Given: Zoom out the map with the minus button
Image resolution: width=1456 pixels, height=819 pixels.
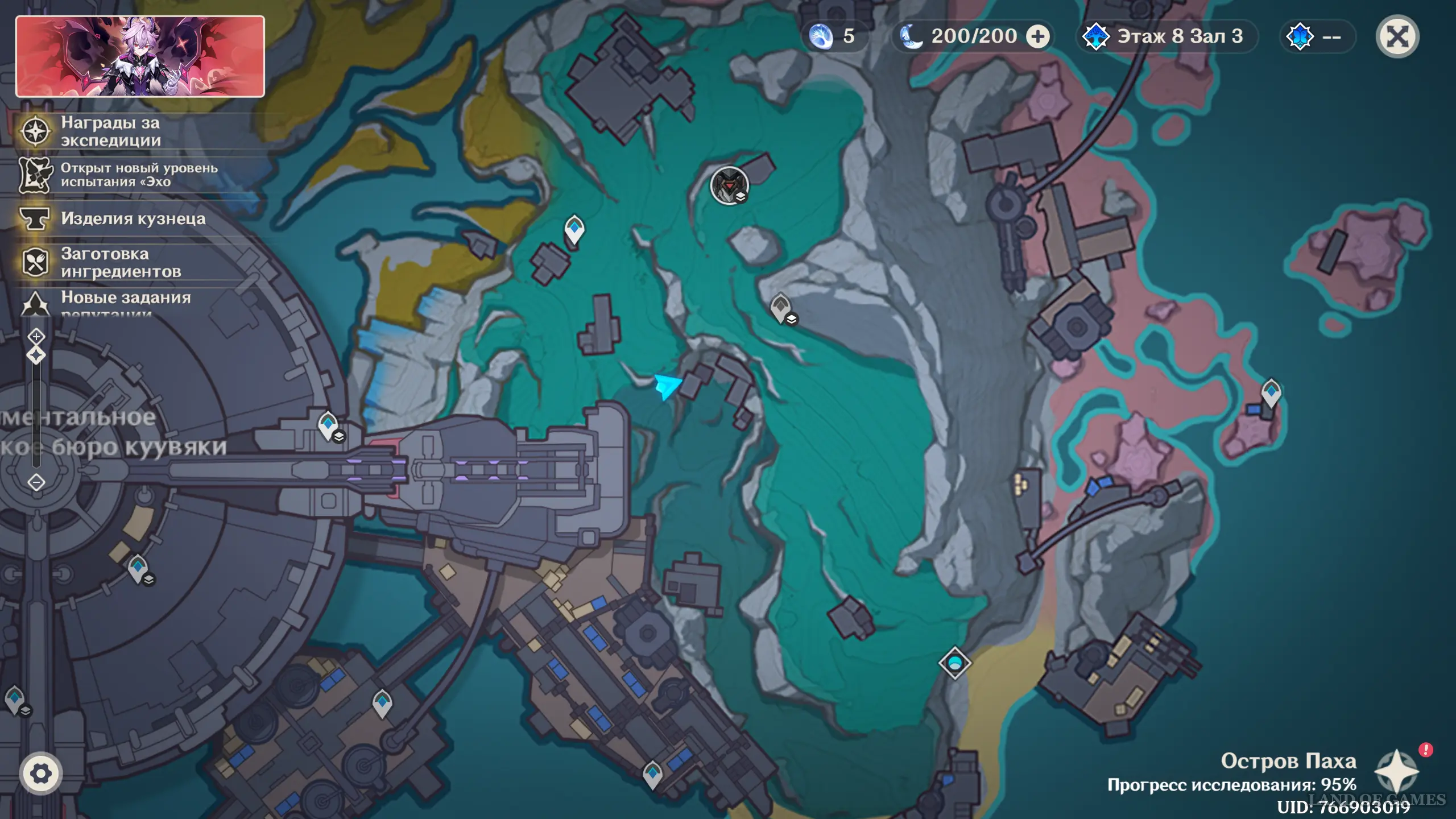Looking at the screenshot, I should pyautogui.click(x=36, y=482).
